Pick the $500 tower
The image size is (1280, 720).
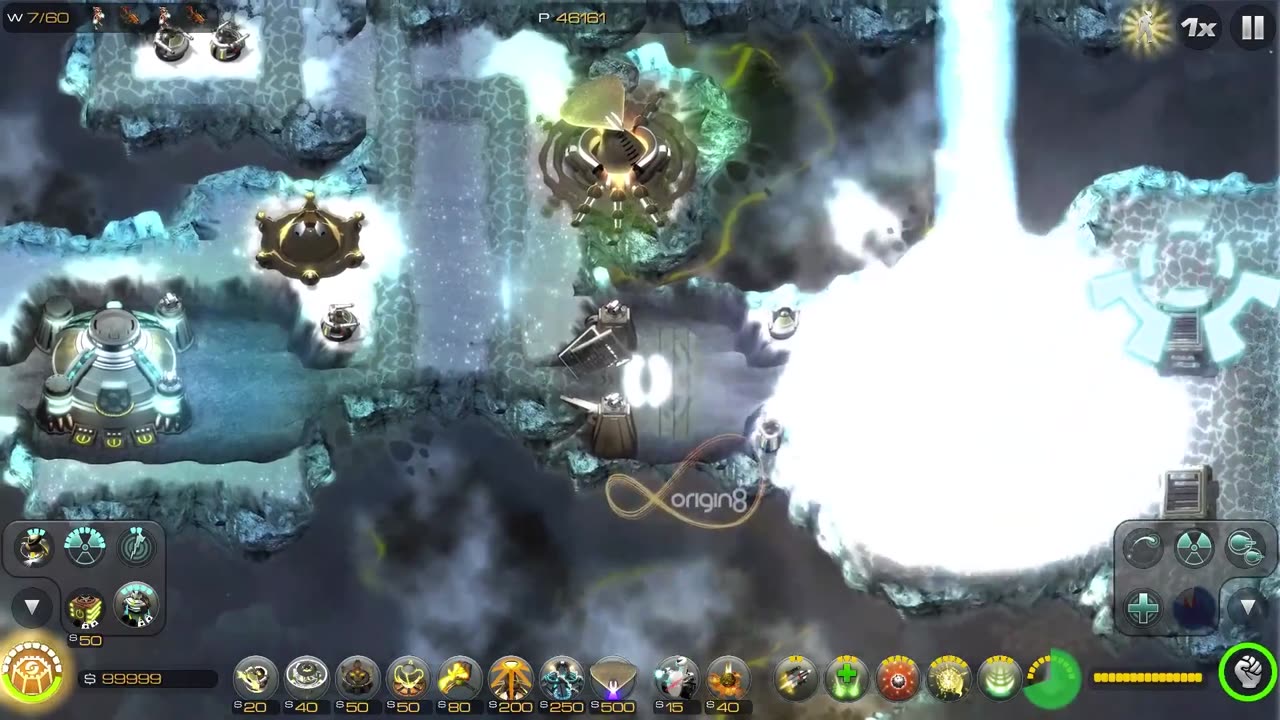[x=613, y=678]
